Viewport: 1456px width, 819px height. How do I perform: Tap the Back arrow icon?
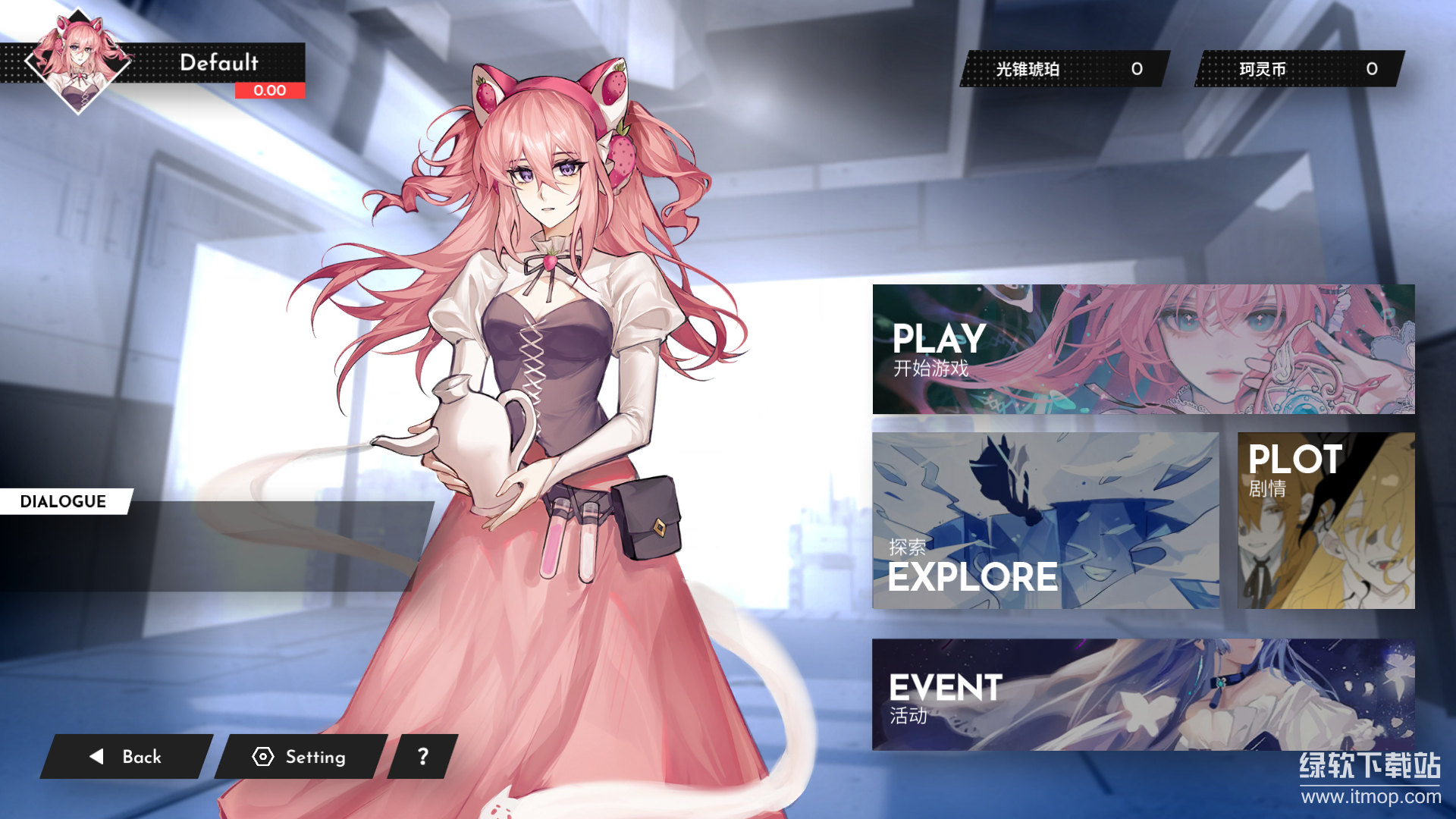click(x=96, y=756)
